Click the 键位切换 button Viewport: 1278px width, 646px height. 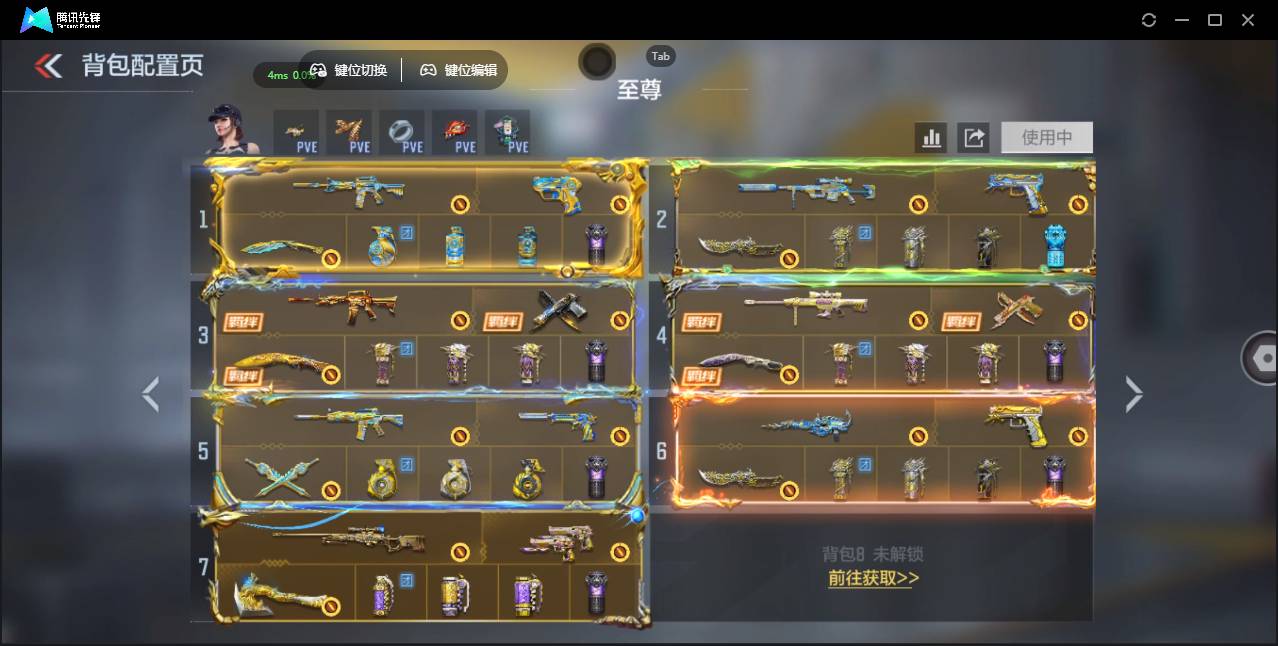[349, 70]
